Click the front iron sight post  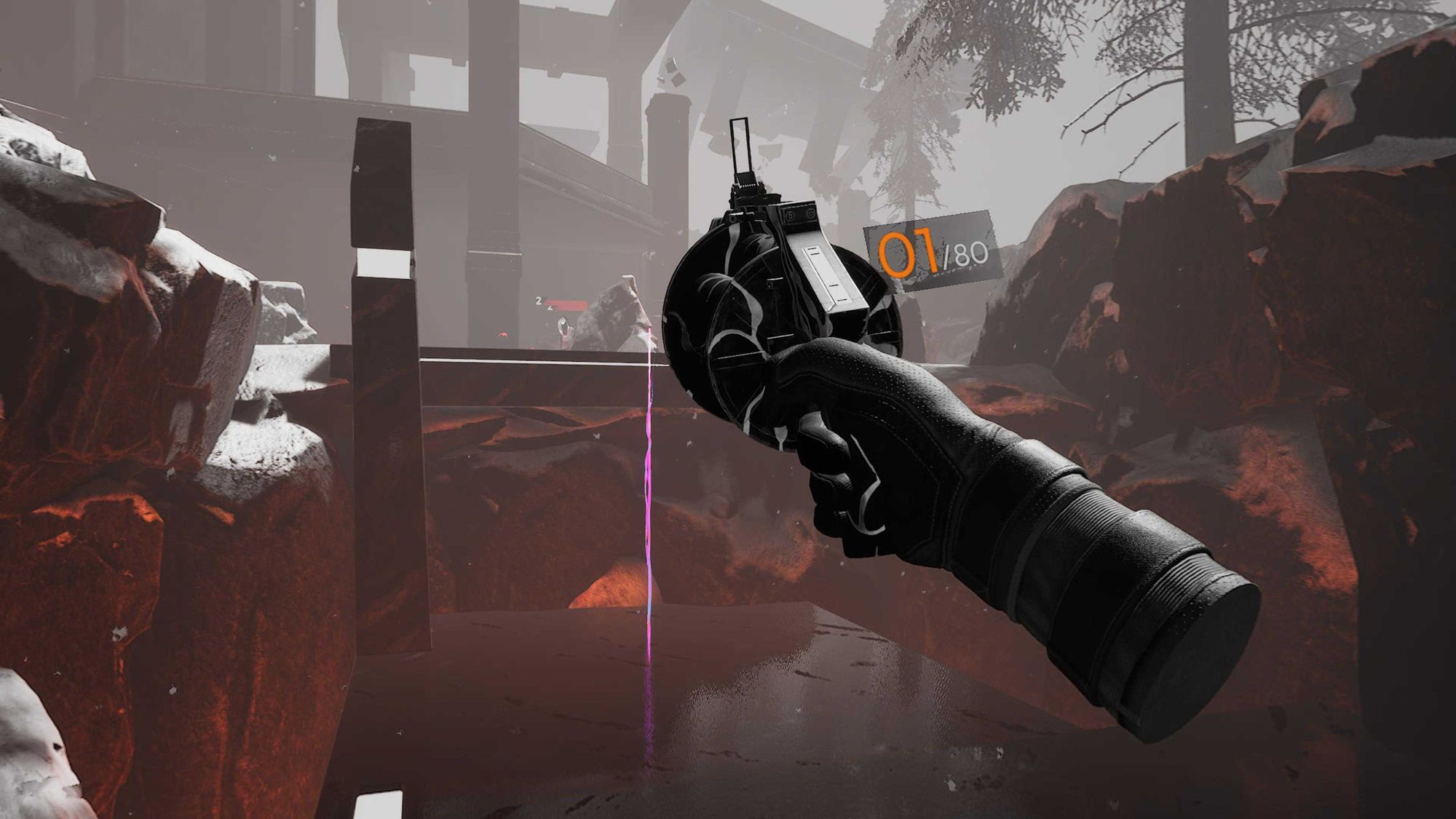click(x=741, y=146)
